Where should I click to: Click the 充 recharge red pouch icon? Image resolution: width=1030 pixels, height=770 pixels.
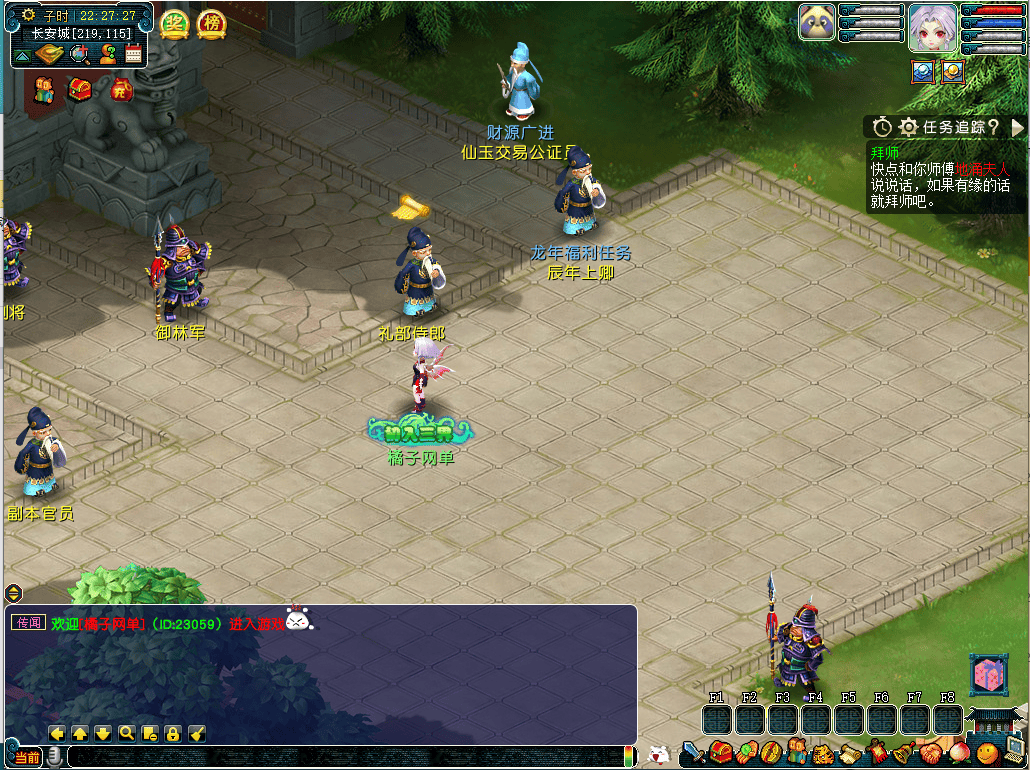pos(121,90)
